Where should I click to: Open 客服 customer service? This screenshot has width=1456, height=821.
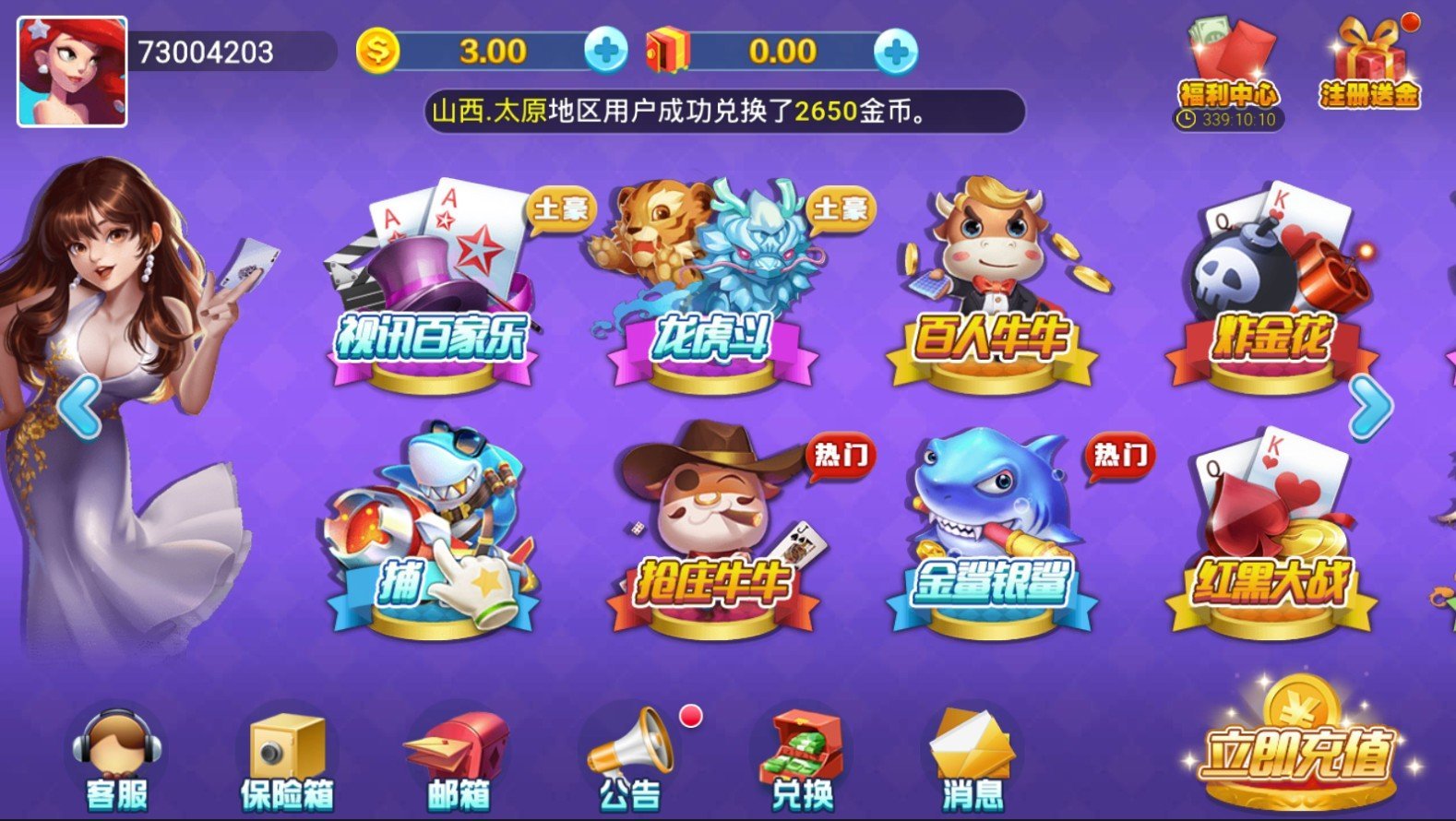click(117, 758)
